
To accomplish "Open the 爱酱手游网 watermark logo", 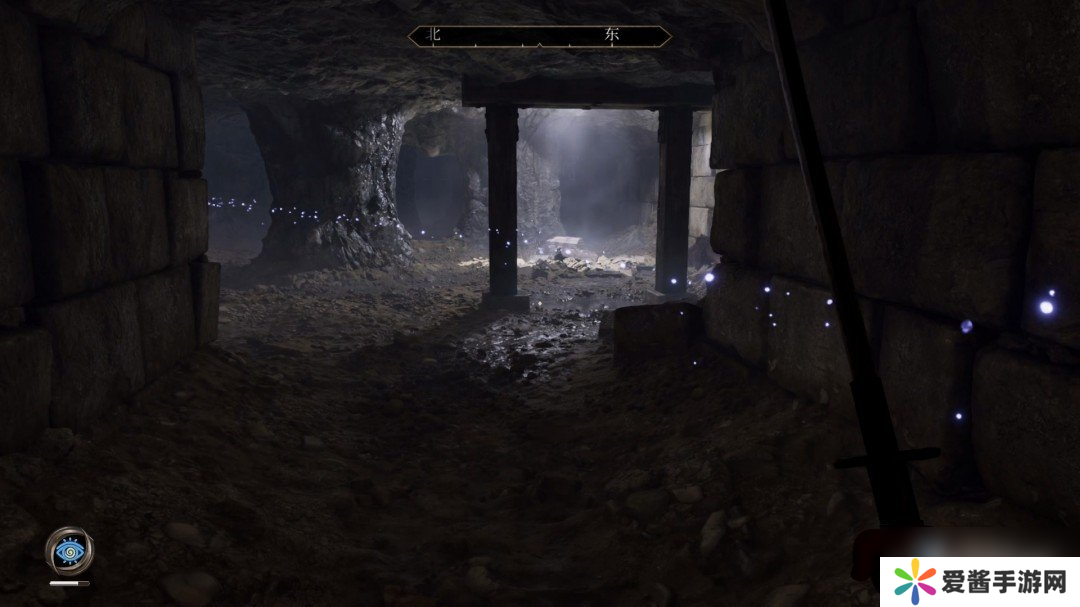I will point(979,581).
